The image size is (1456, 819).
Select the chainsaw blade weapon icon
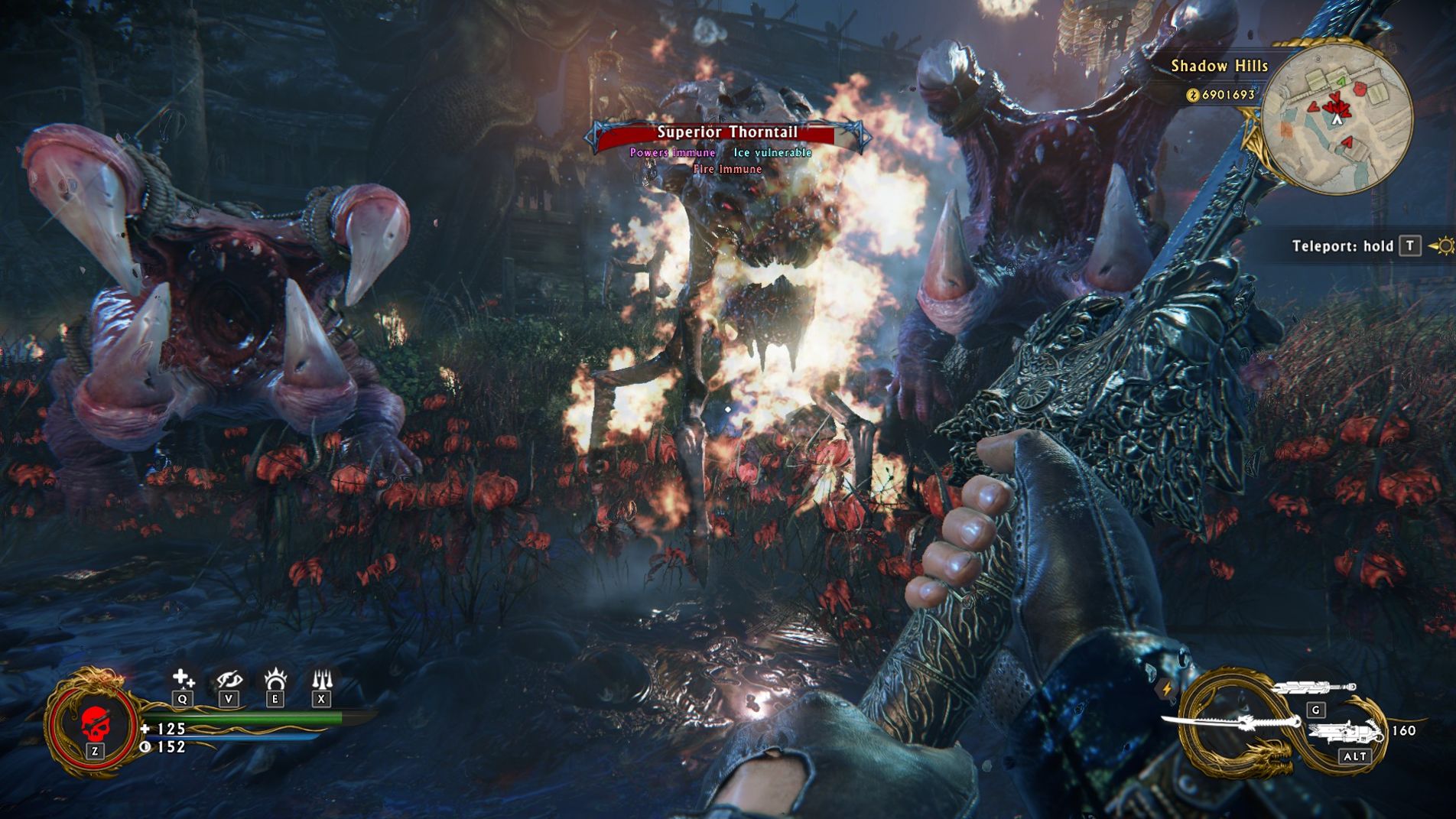click(x=1313, y=688)
